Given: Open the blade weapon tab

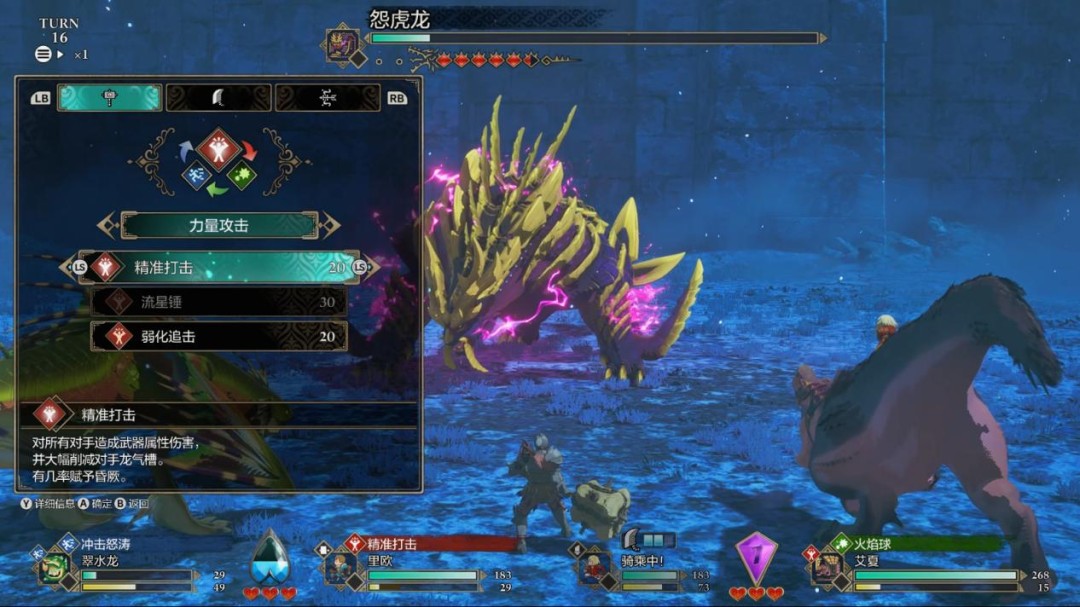Looking at the screenshot, I should tap(218, 97).
